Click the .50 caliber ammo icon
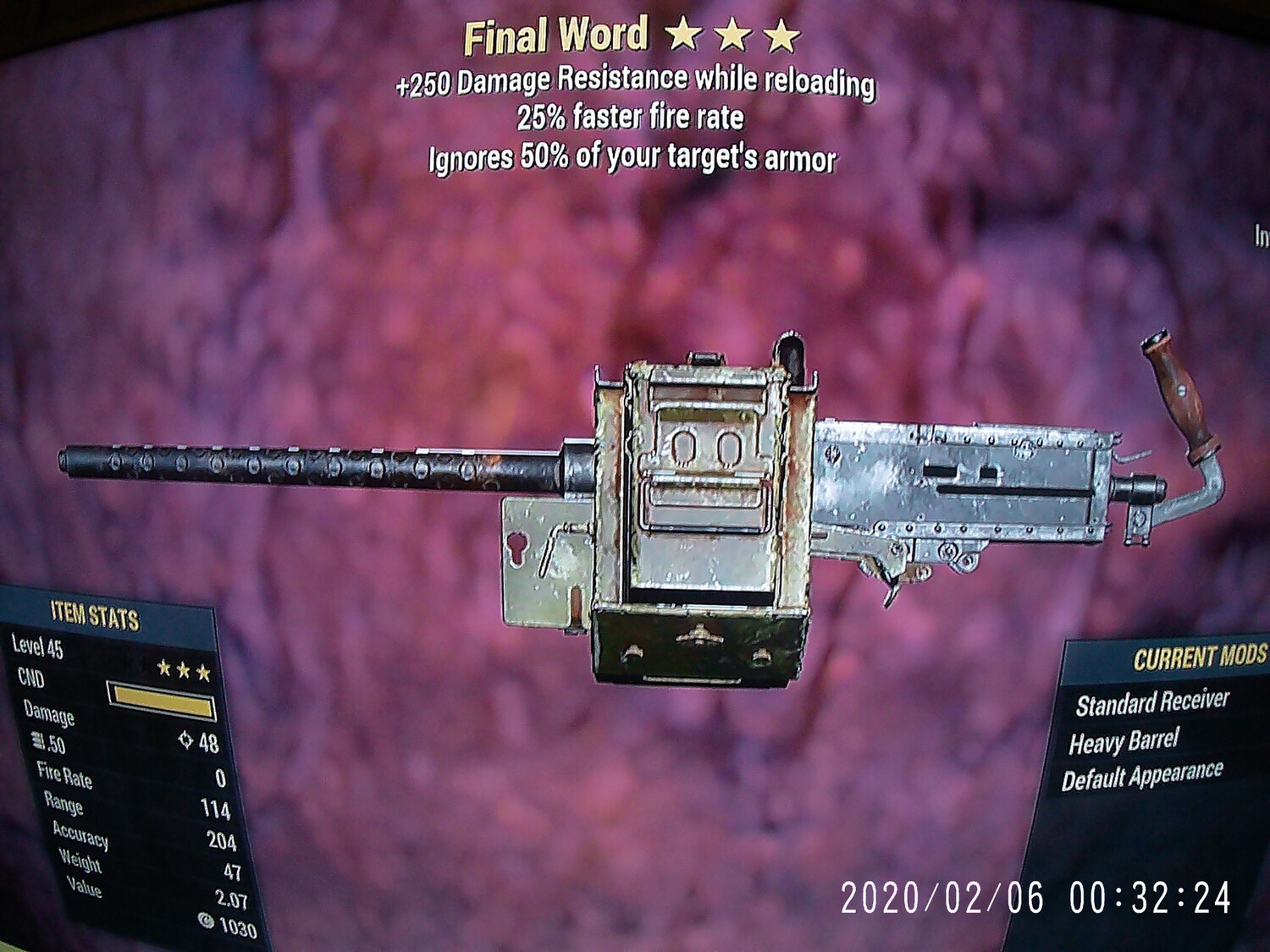The width and height of the screenshot is (1270, 952). (37, 742)
